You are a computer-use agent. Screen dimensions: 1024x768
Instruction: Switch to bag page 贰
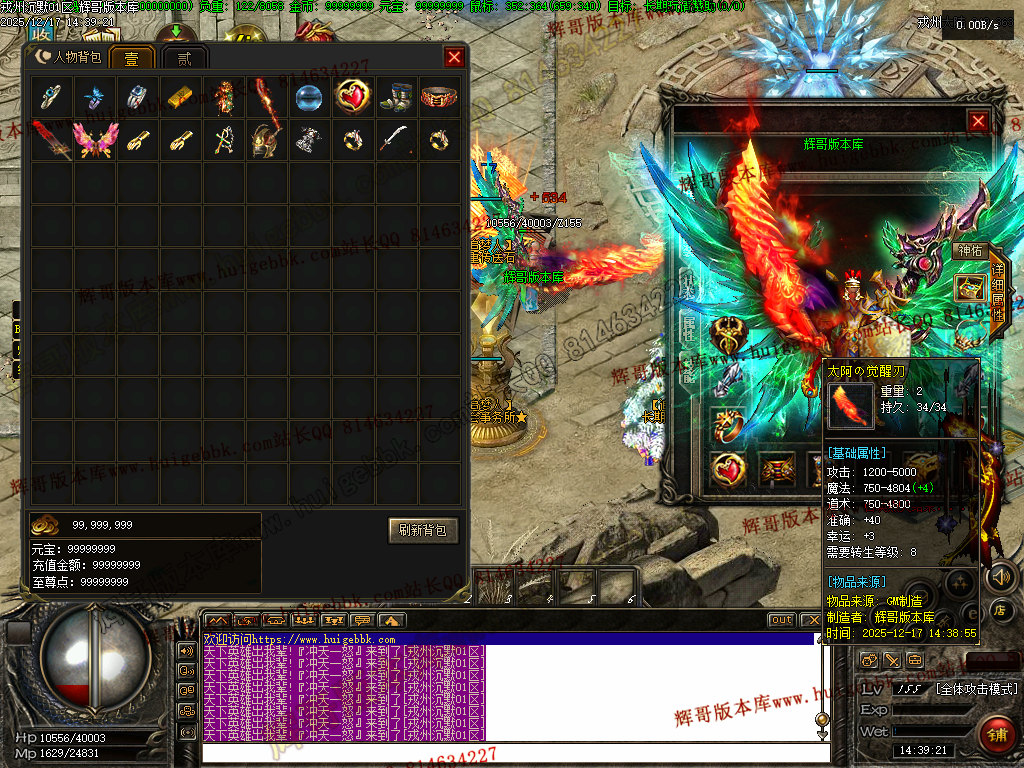(184, 58)
